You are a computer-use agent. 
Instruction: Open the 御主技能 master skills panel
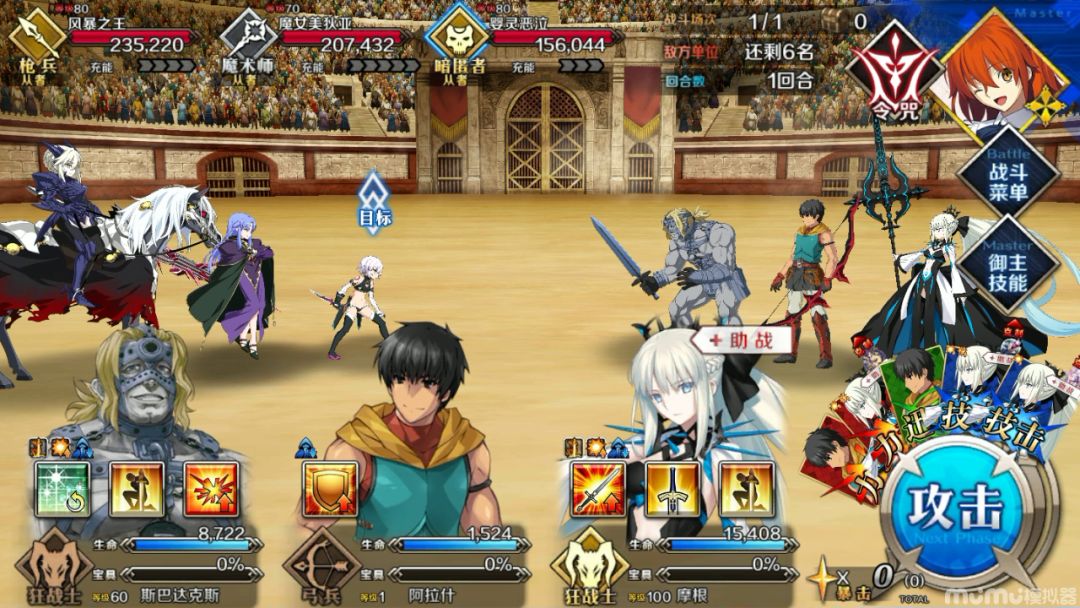pos(1007,268)
